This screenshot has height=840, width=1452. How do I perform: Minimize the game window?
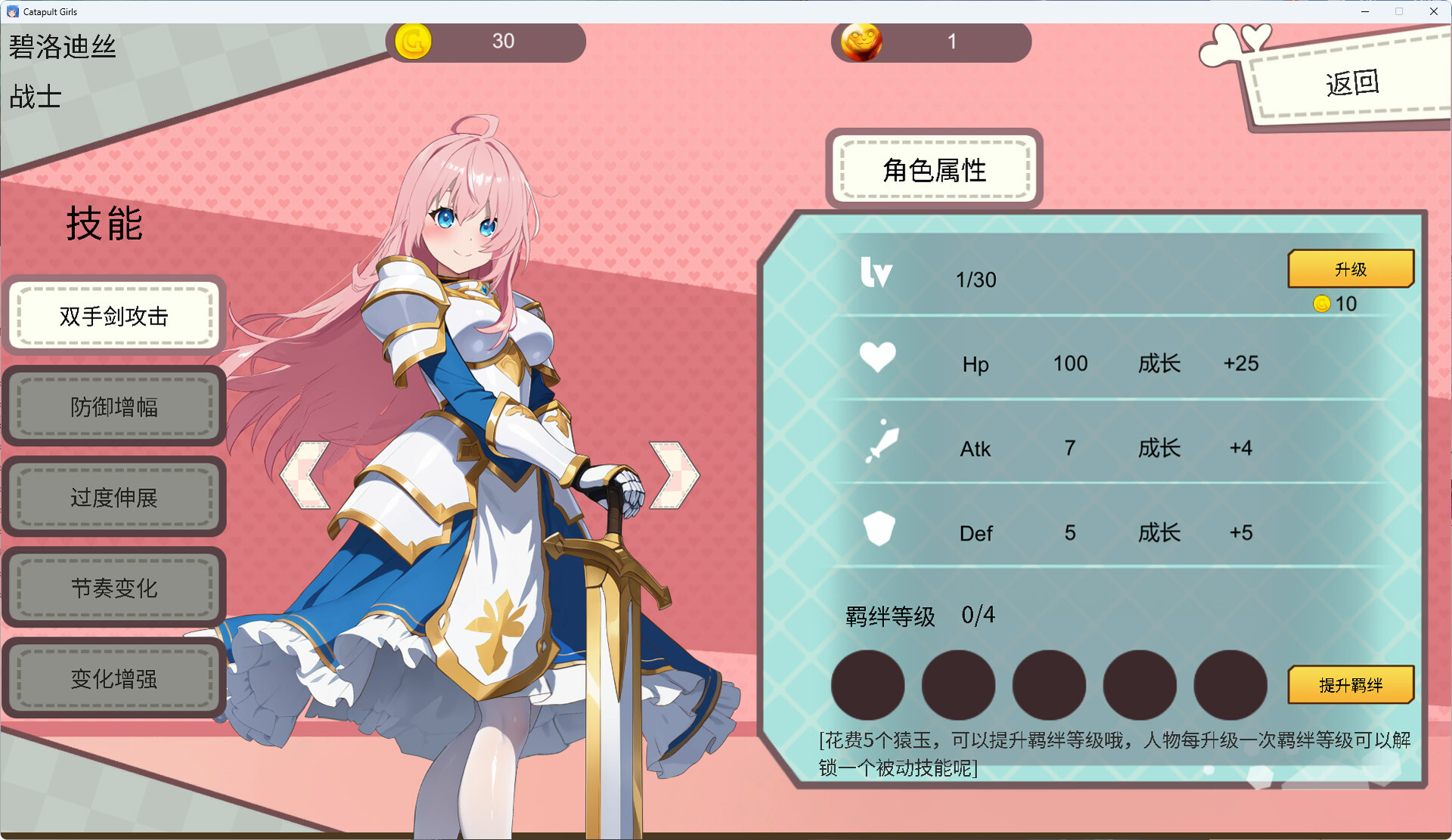pyautogui.click(x=1365, y=11)
